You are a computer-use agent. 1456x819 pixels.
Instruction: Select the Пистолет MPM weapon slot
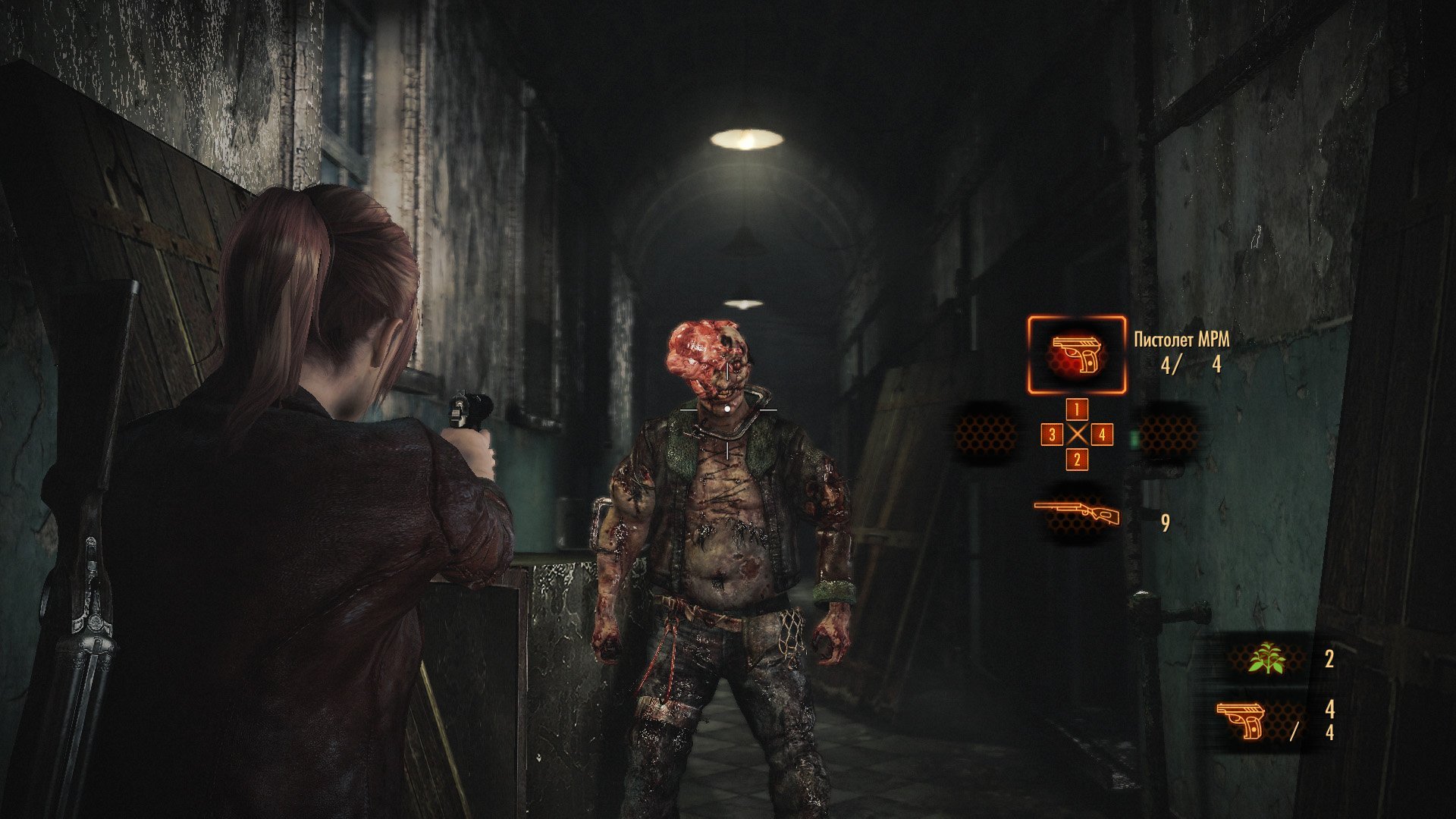(1076, 355)
